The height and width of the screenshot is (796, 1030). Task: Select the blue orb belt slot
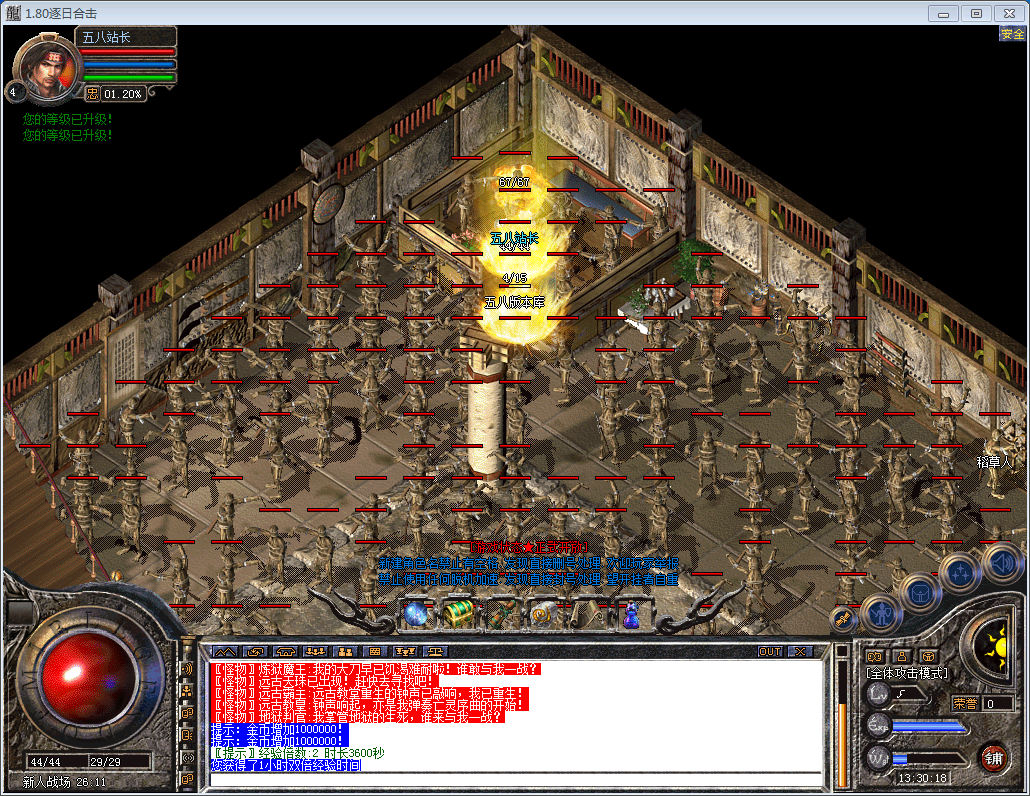[x=418, y=614]
